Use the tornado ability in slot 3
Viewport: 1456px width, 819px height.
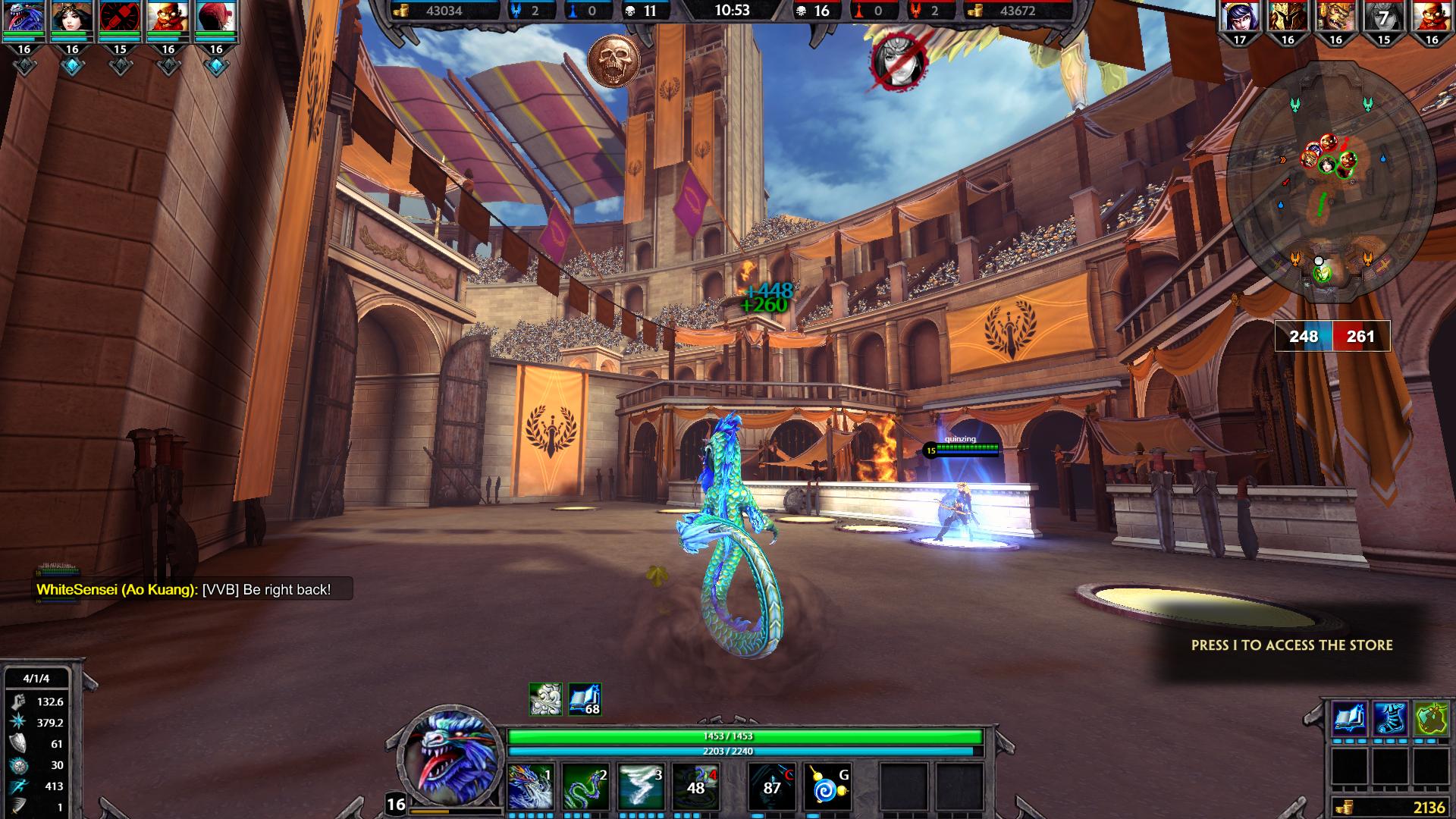pyautogui.click(x=641, y=787)
